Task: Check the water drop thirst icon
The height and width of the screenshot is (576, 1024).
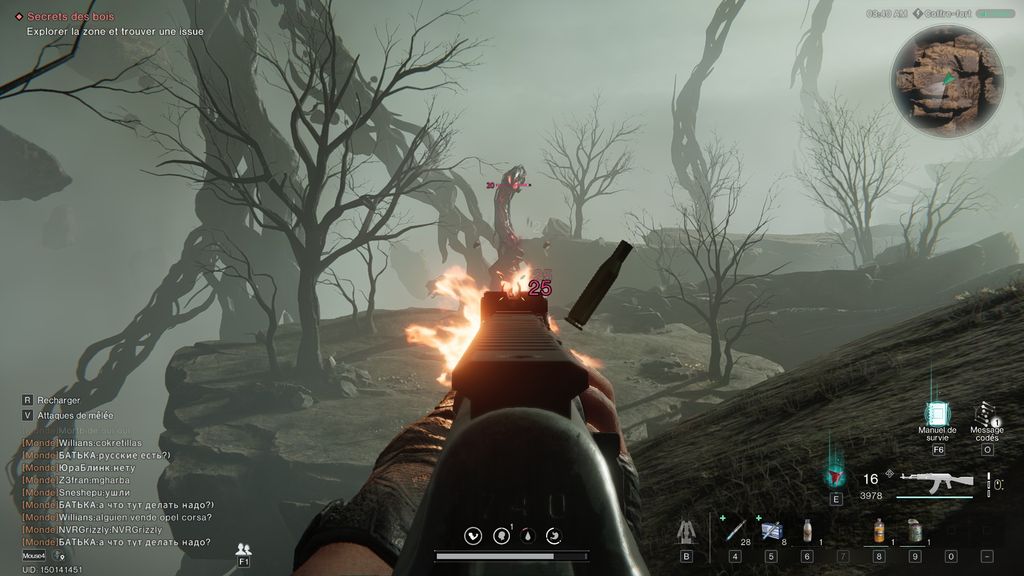Action: click(x=526, y=536)
